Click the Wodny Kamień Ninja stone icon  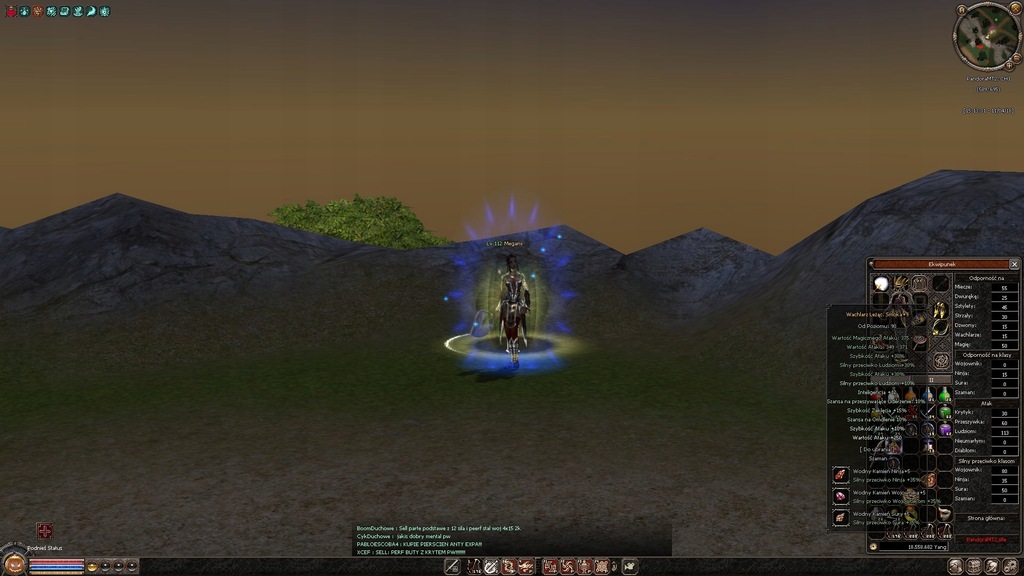click(840, 474)
